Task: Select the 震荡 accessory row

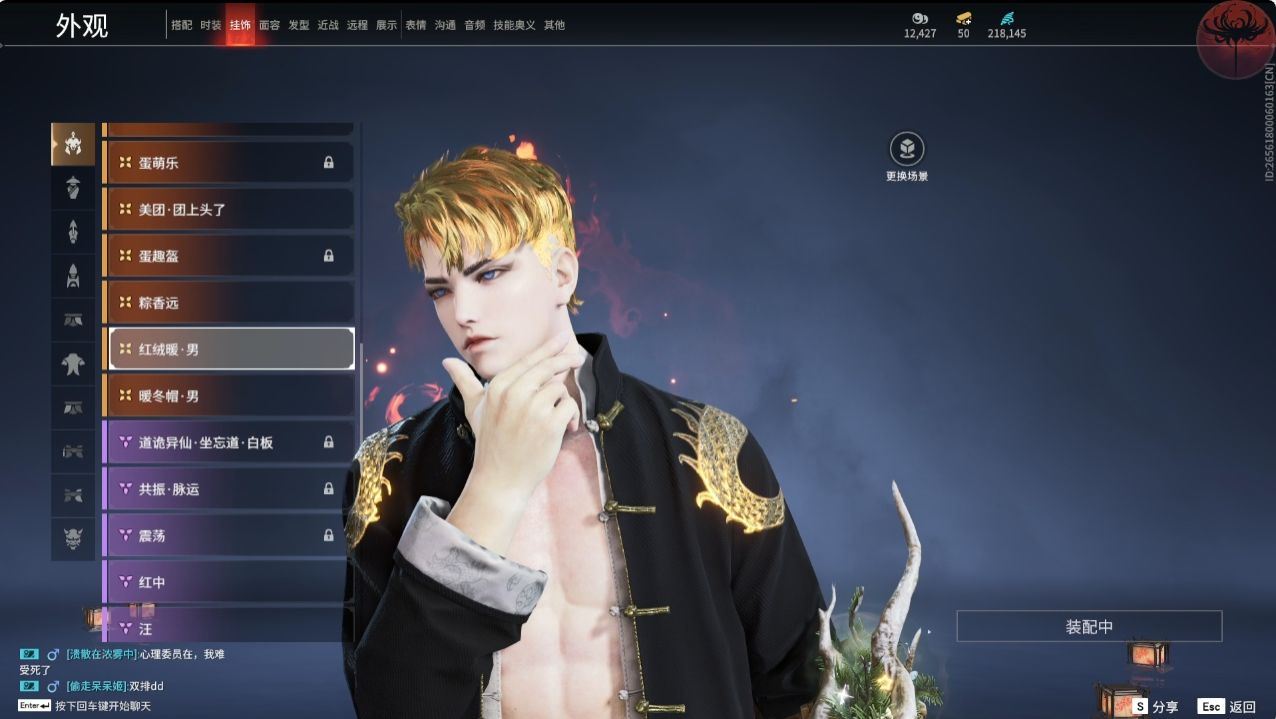Action: point(228,535)
